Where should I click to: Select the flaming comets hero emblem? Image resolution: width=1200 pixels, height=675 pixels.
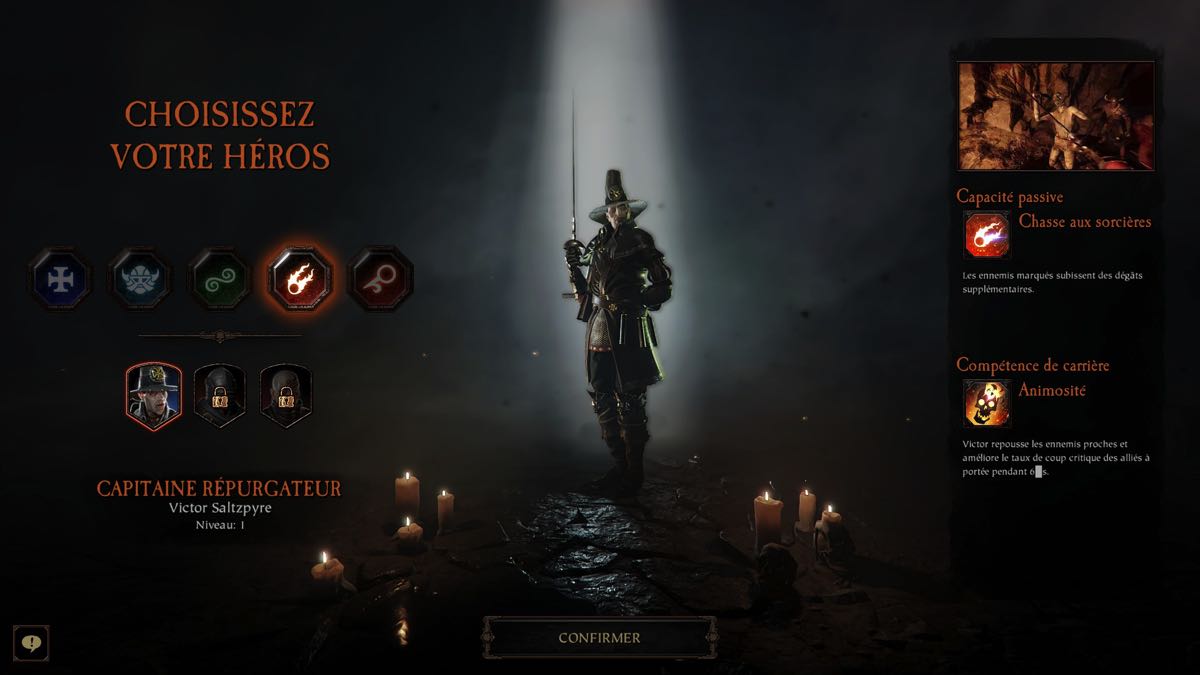click(x=300, y=277)
